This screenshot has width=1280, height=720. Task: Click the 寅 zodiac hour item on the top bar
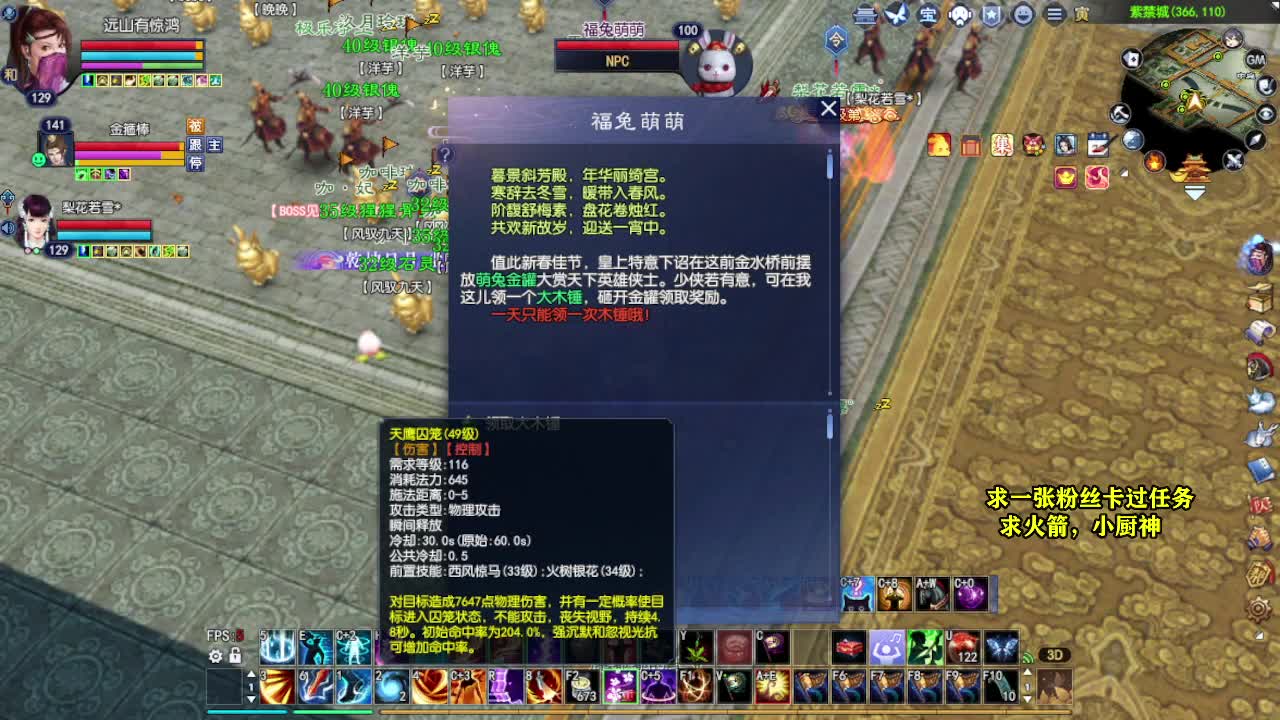tap(1081, 14)
